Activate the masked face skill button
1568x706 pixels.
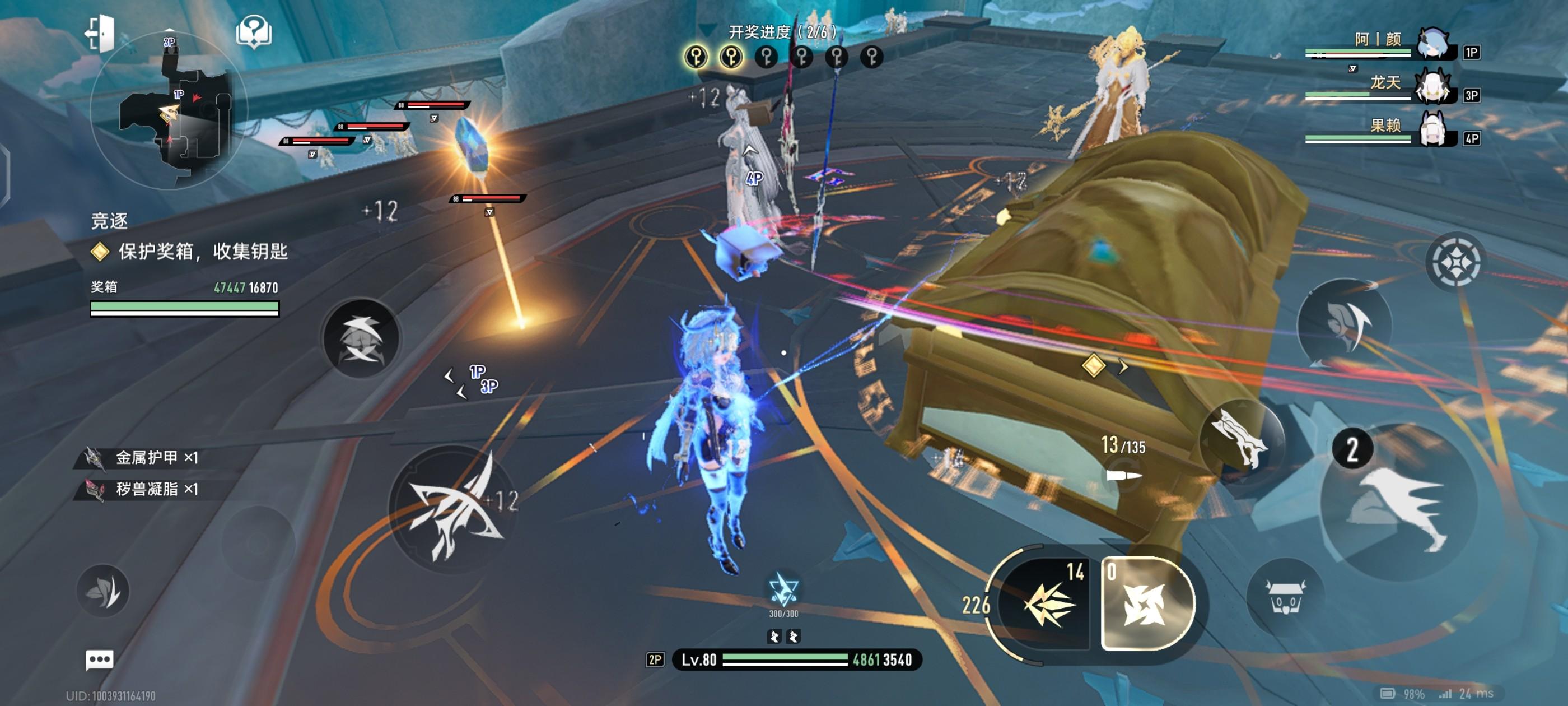point(1345,323)
